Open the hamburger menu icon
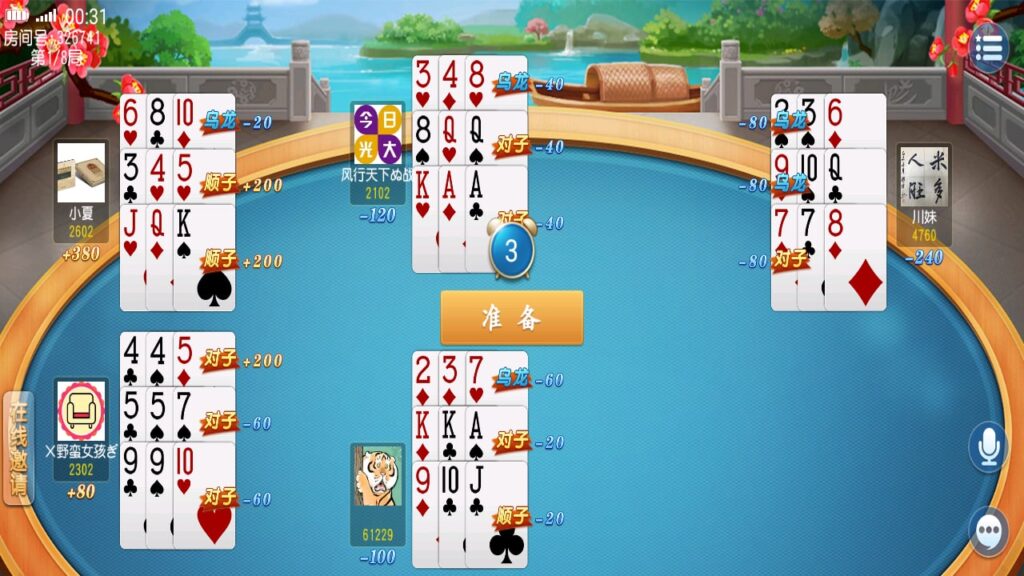This screenshot has width=1024, height=576. (x=988, y=48)
